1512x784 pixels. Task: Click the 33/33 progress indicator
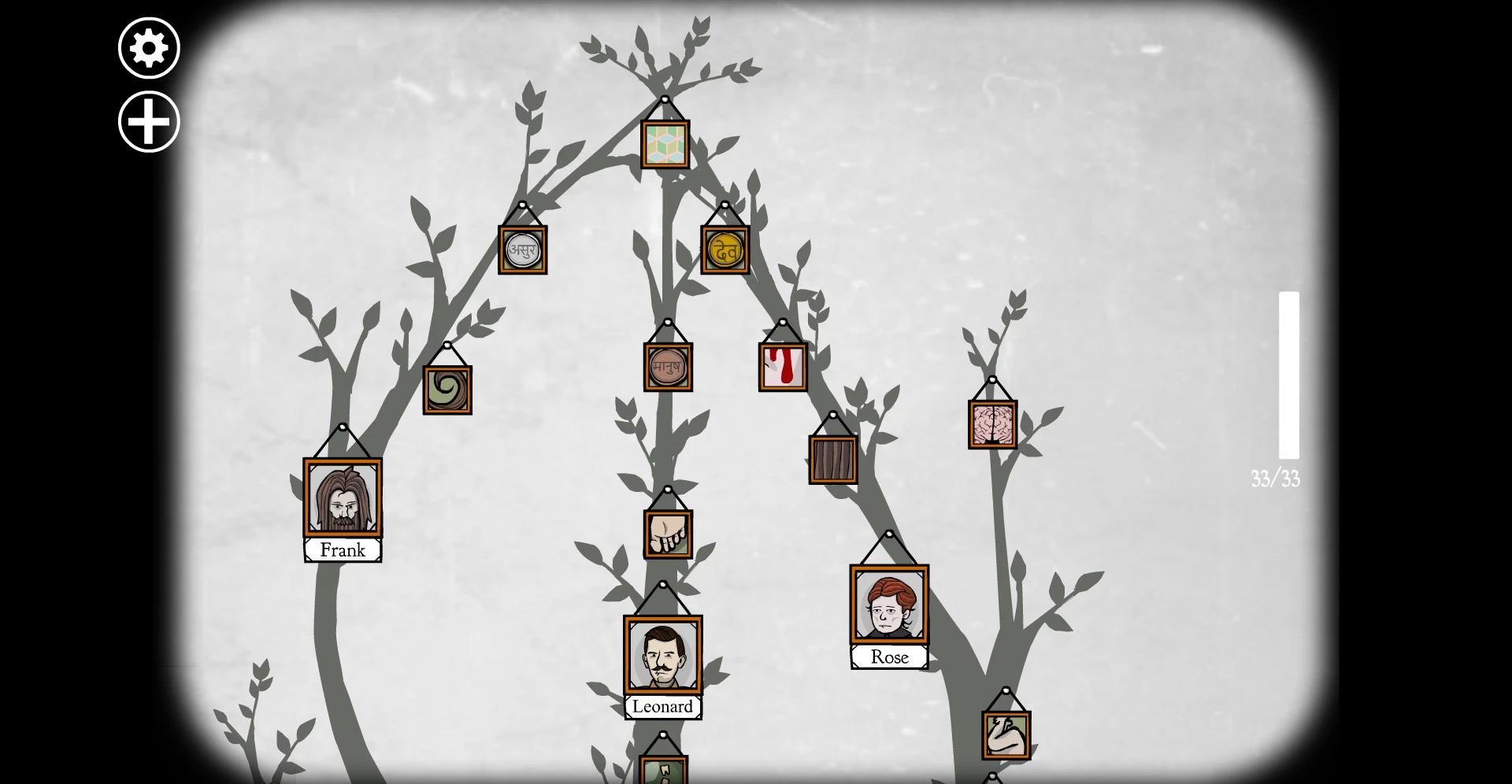pos(1276,477)
